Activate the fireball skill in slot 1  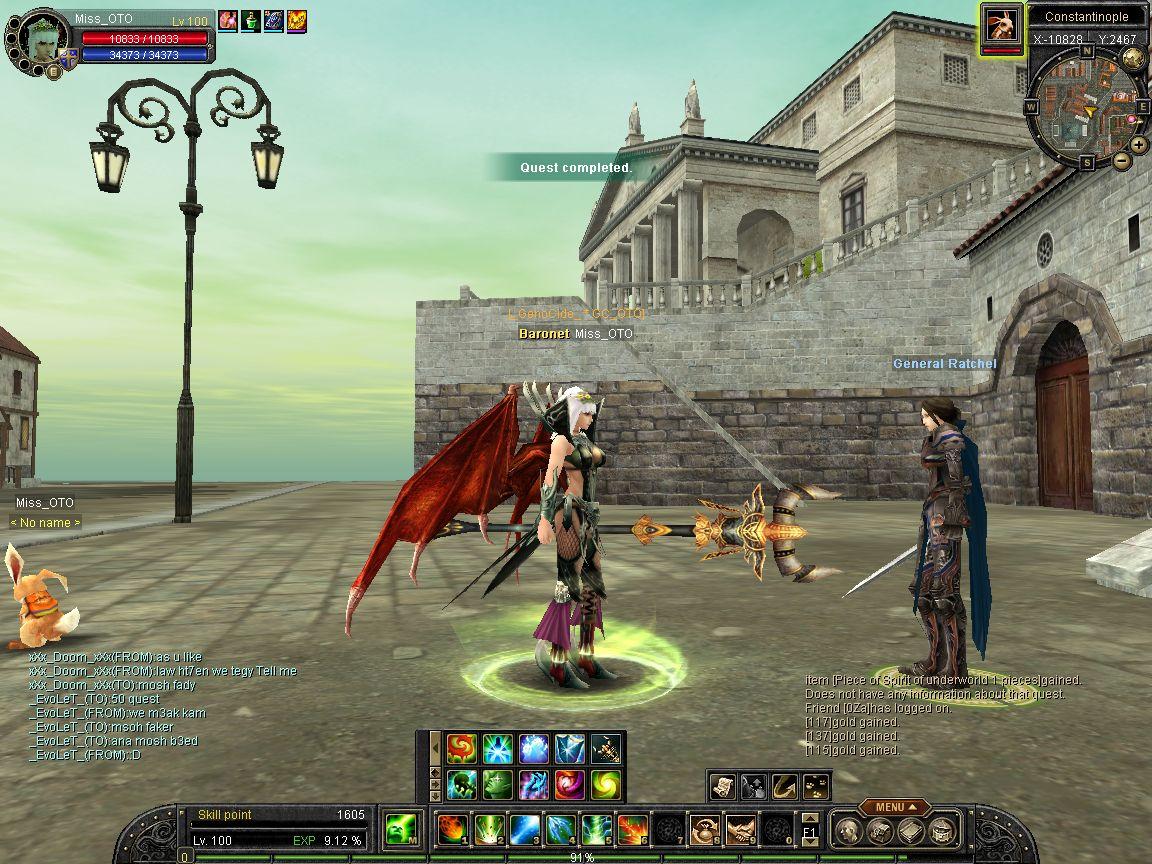click(x=453, y=829)
